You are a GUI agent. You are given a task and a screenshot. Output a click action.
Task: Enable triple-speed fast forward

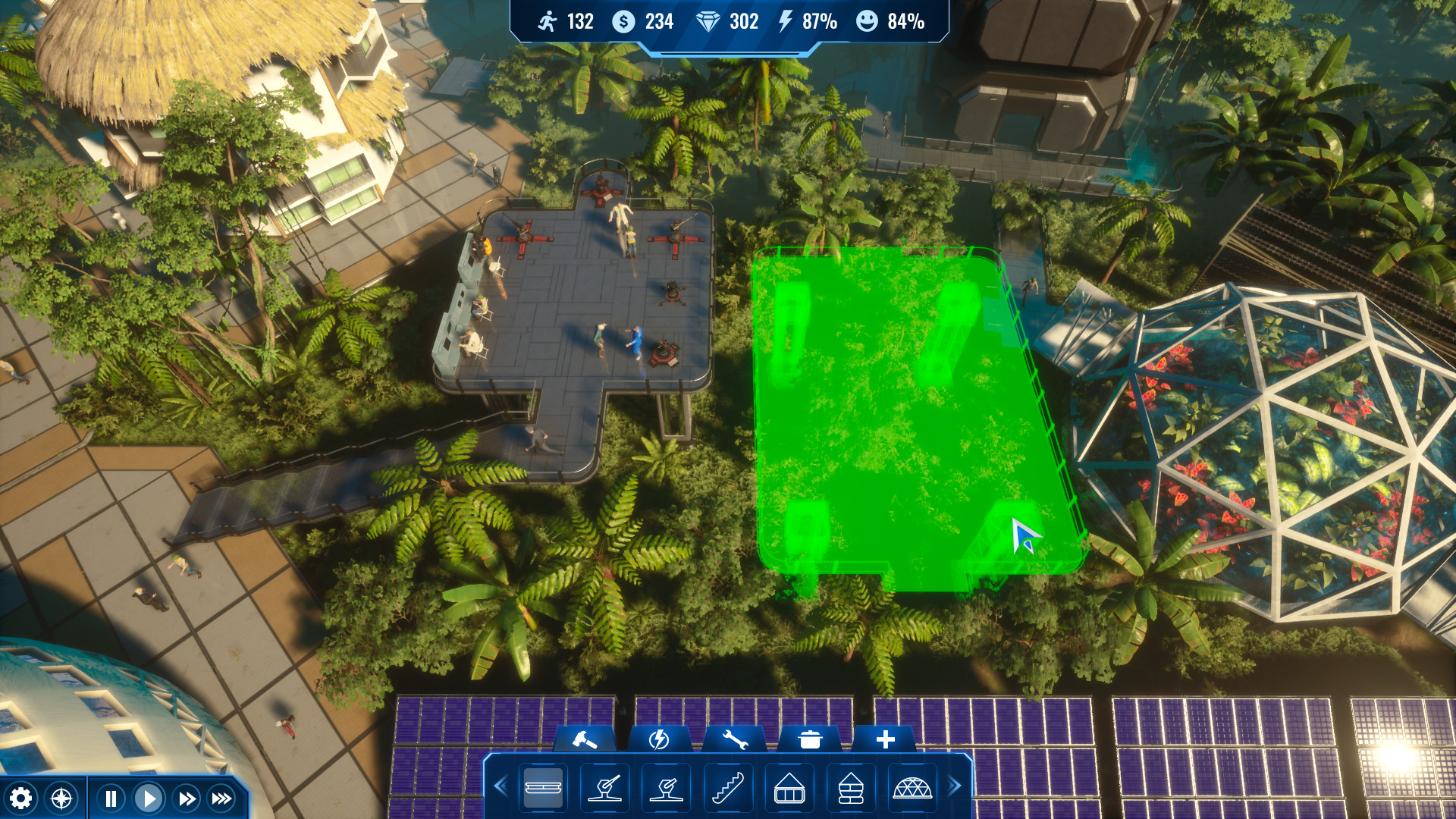[221, 798]
